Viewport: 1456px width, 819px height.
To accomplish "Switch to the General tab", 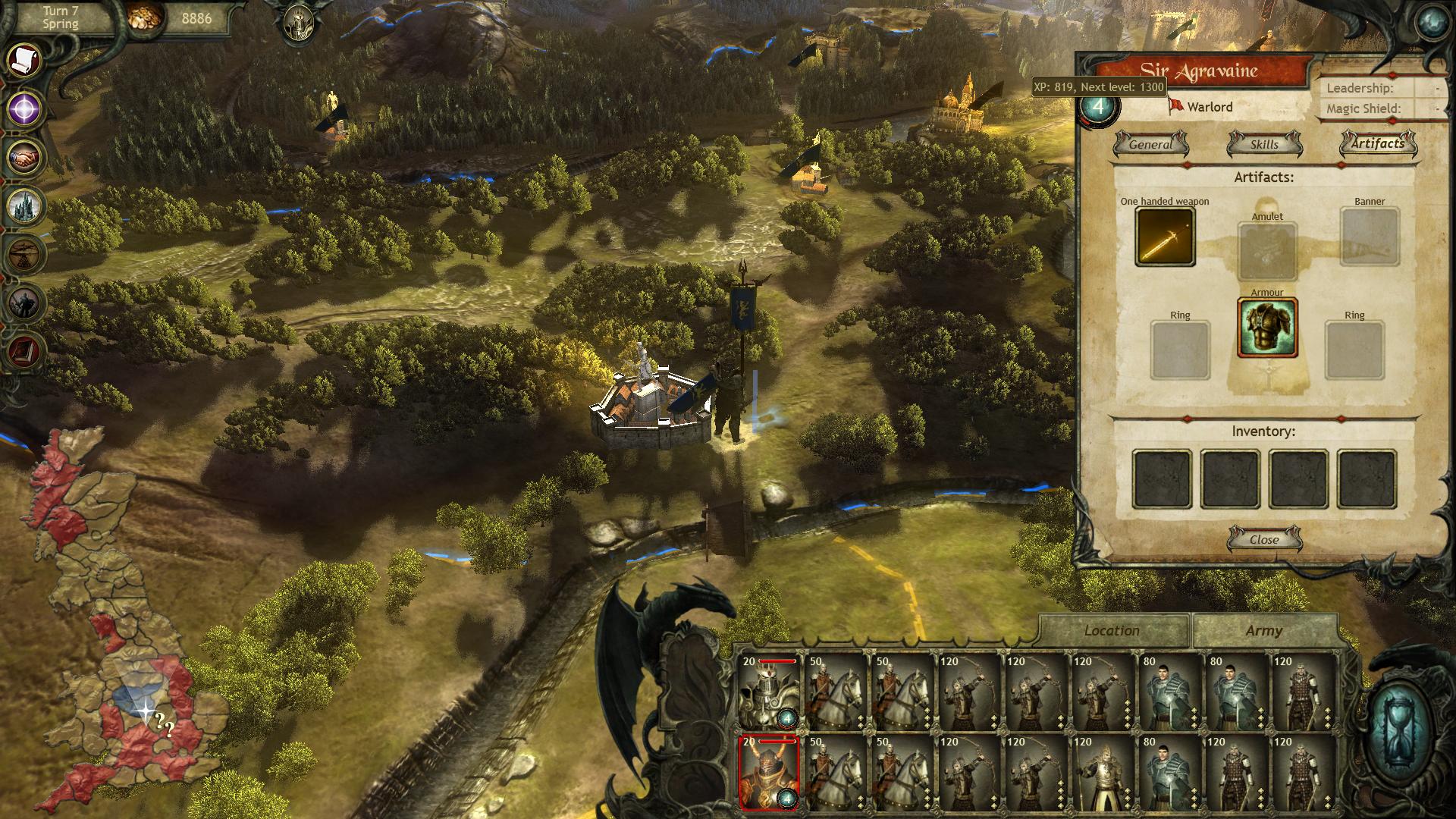I will click(x=1150, y=144).
